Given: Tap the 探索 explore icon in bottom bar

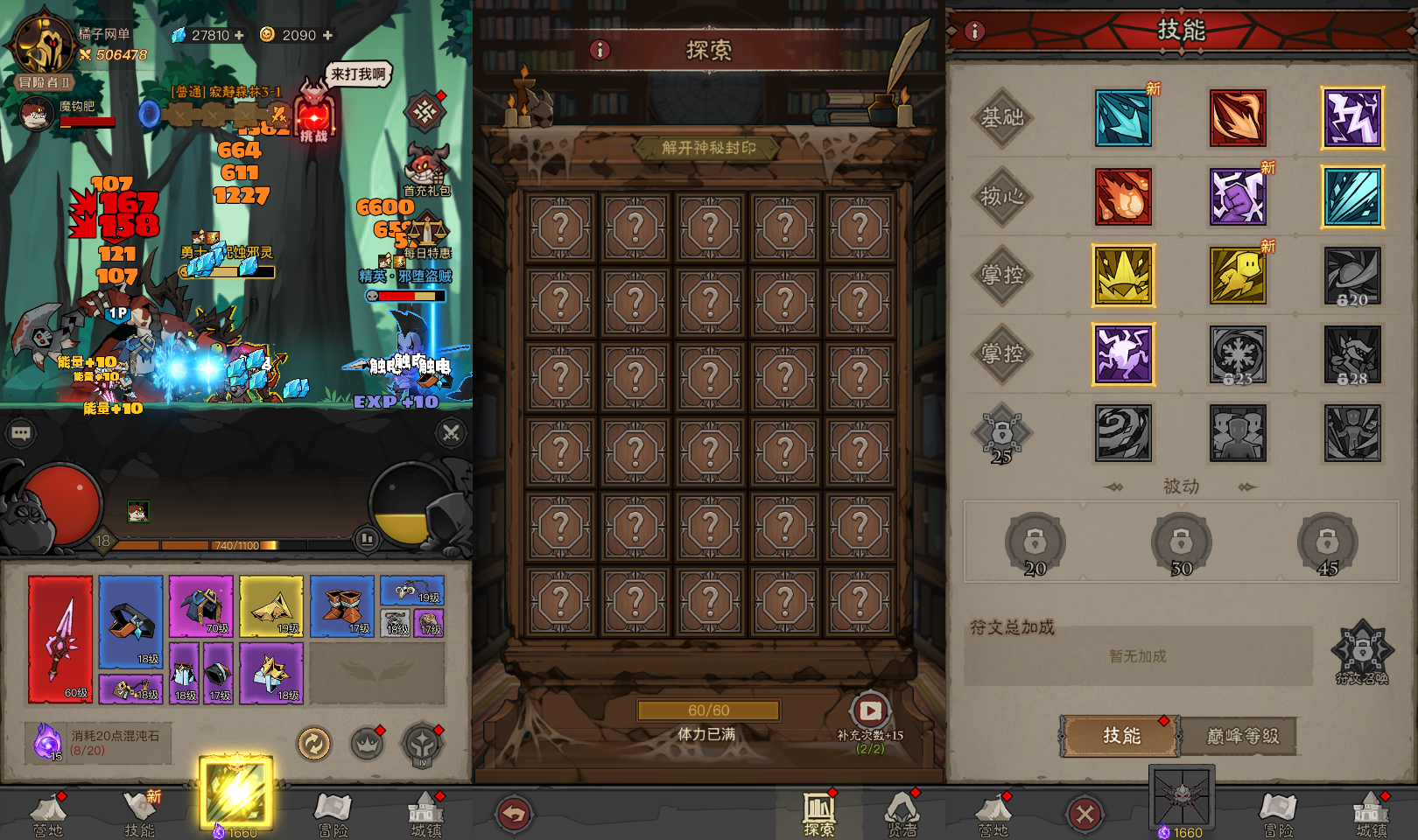Looking at the screenshot, I should 819,809.
